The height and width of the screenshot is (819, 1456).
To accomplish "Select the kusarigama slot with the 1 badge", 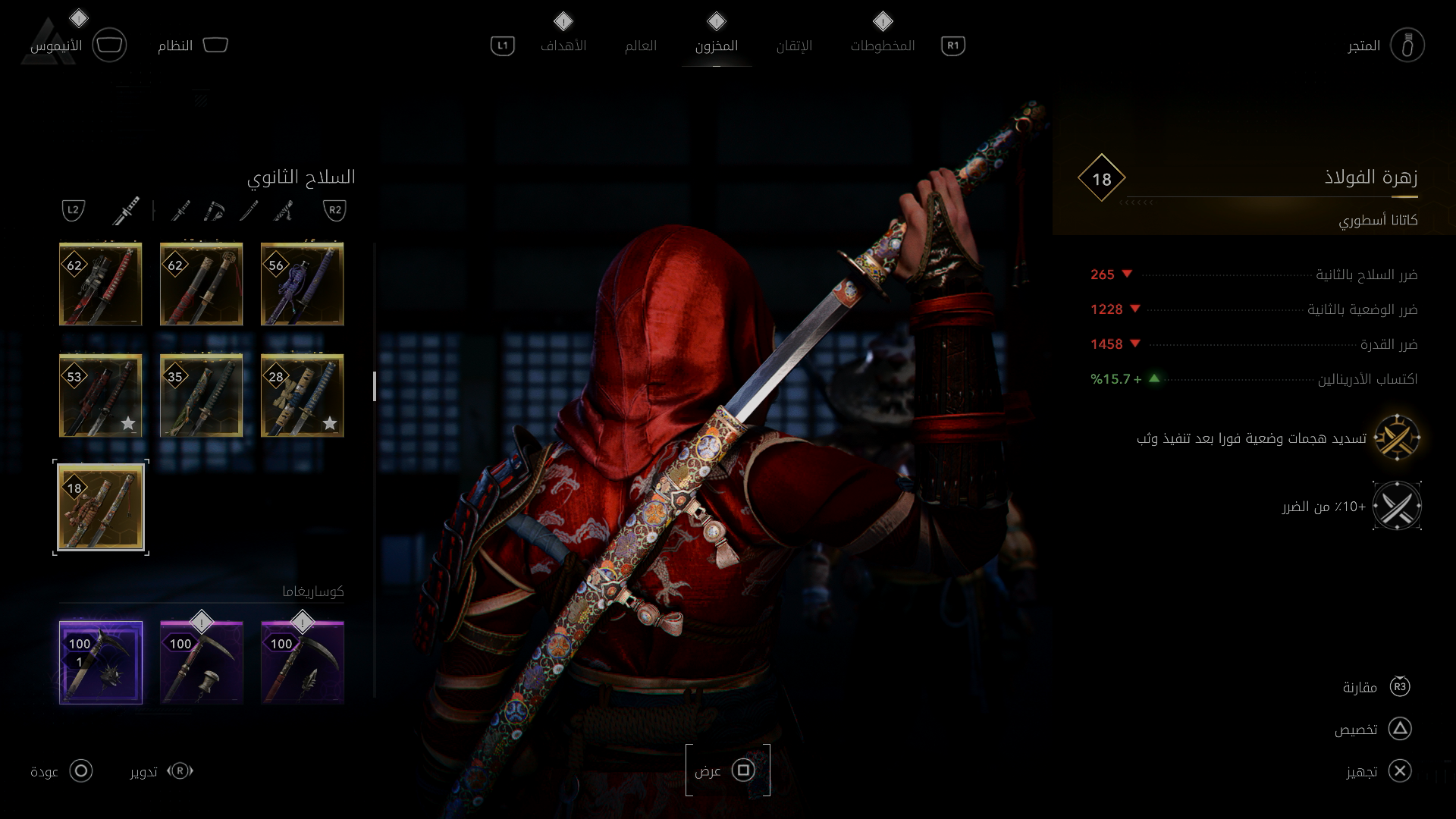I will [x=101, y=663].
